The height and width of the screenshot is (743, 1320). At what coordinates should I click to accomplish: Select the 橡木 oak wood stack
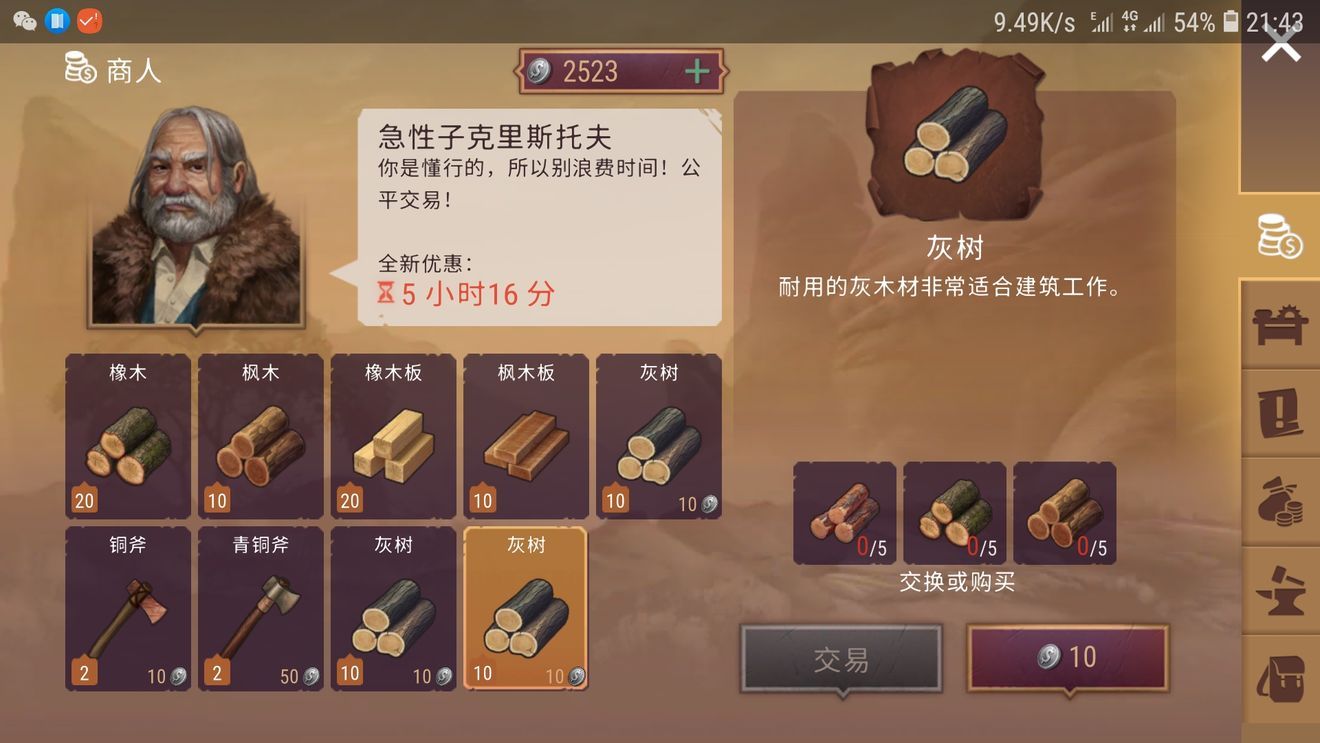[x=127, y=436]
